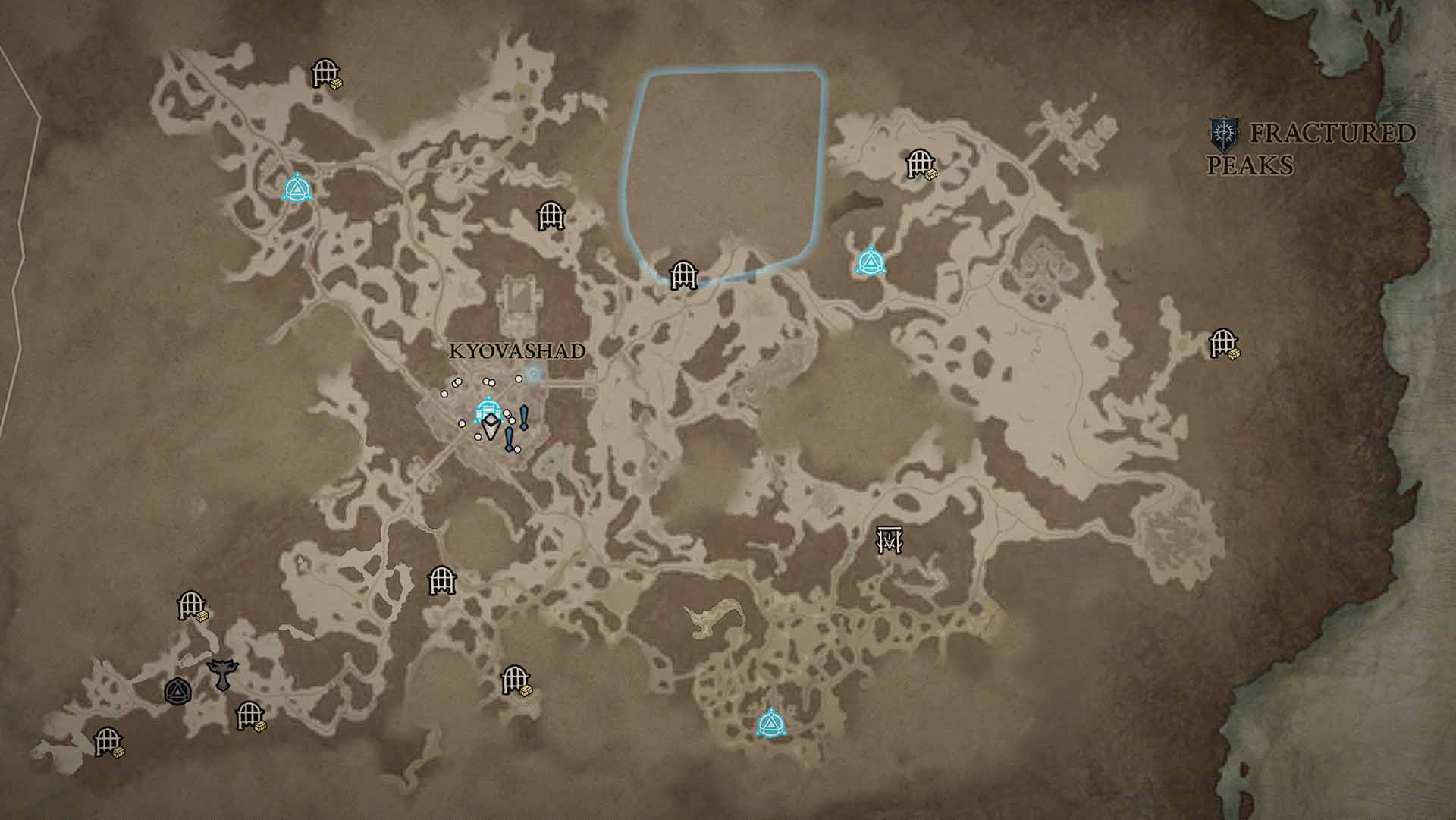1456x820 pixels.
Task: Click the lower blue exclamation side quest marker
Action: click(x=510, y=440)
